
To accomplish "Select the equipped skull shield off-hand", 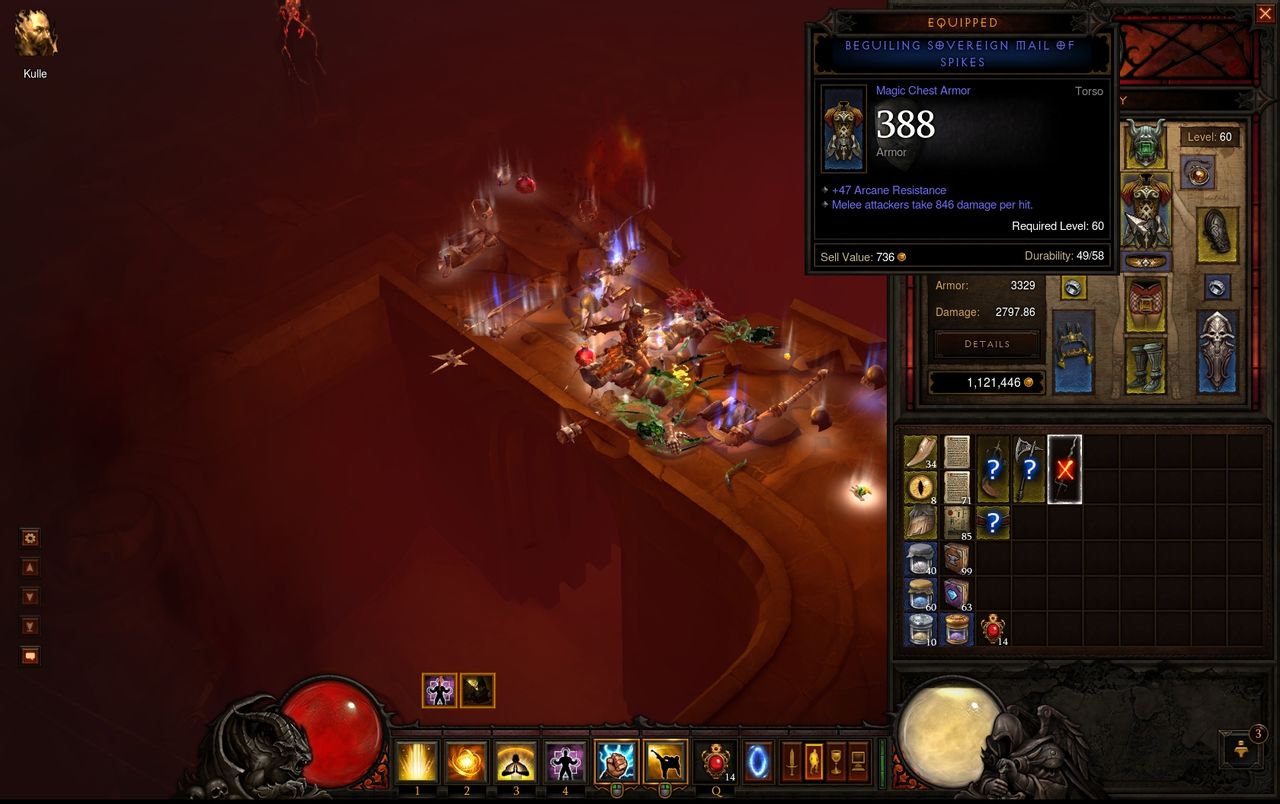I will pyautogui.click(x=1217, y=350).
